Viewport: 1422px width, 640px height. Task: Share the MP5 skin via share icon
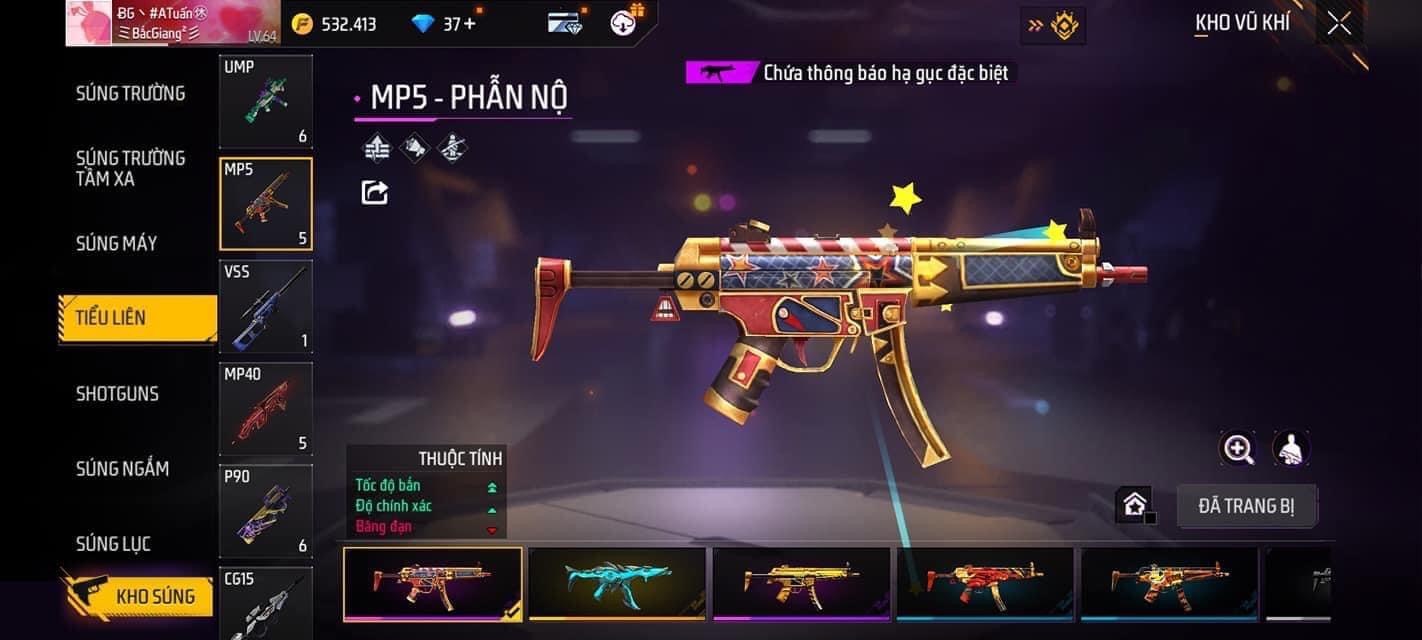point(374,192)
